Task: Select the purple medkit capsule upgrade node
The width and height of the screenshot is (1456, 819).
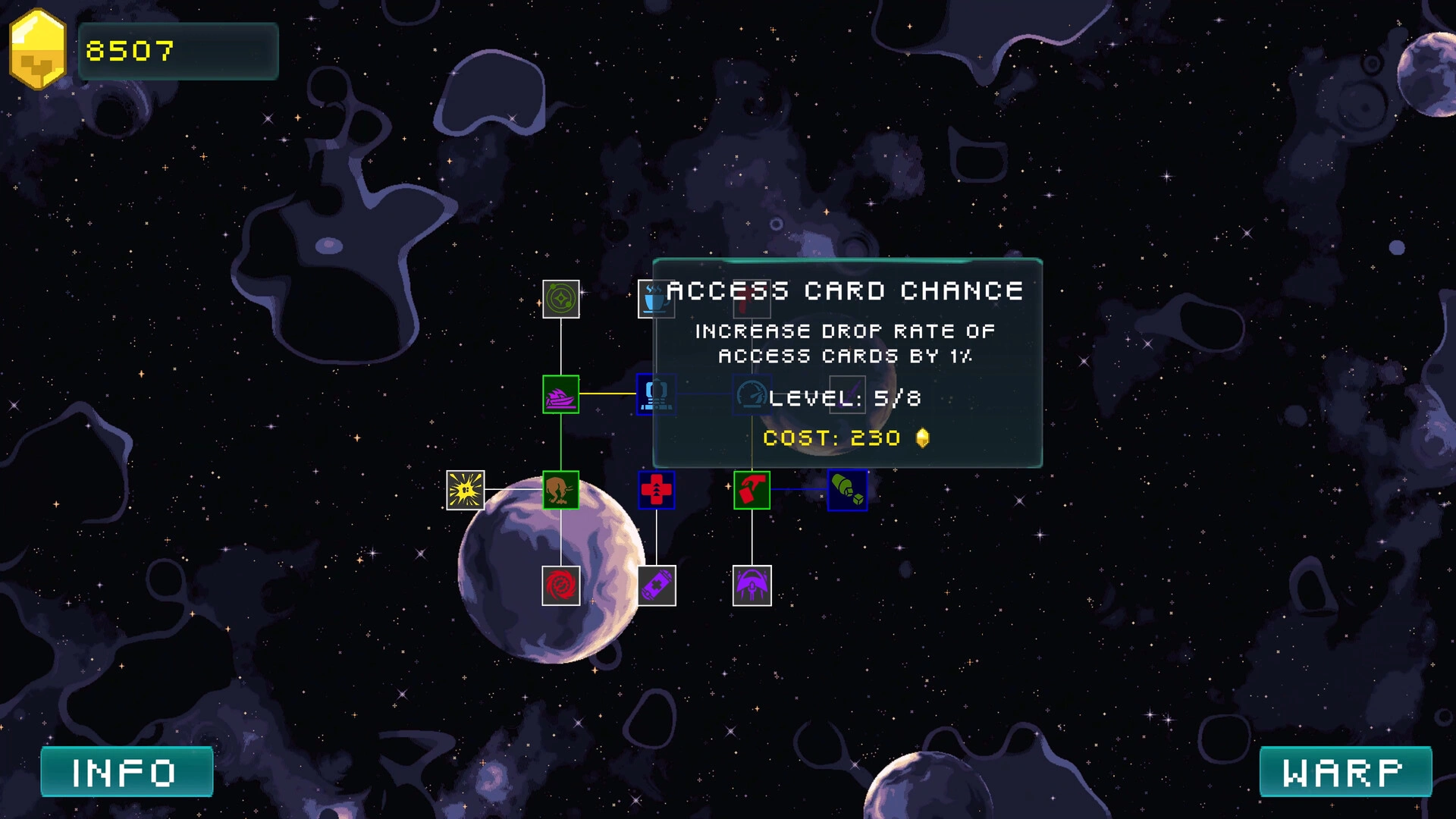Action: click(x=657, y=585)
